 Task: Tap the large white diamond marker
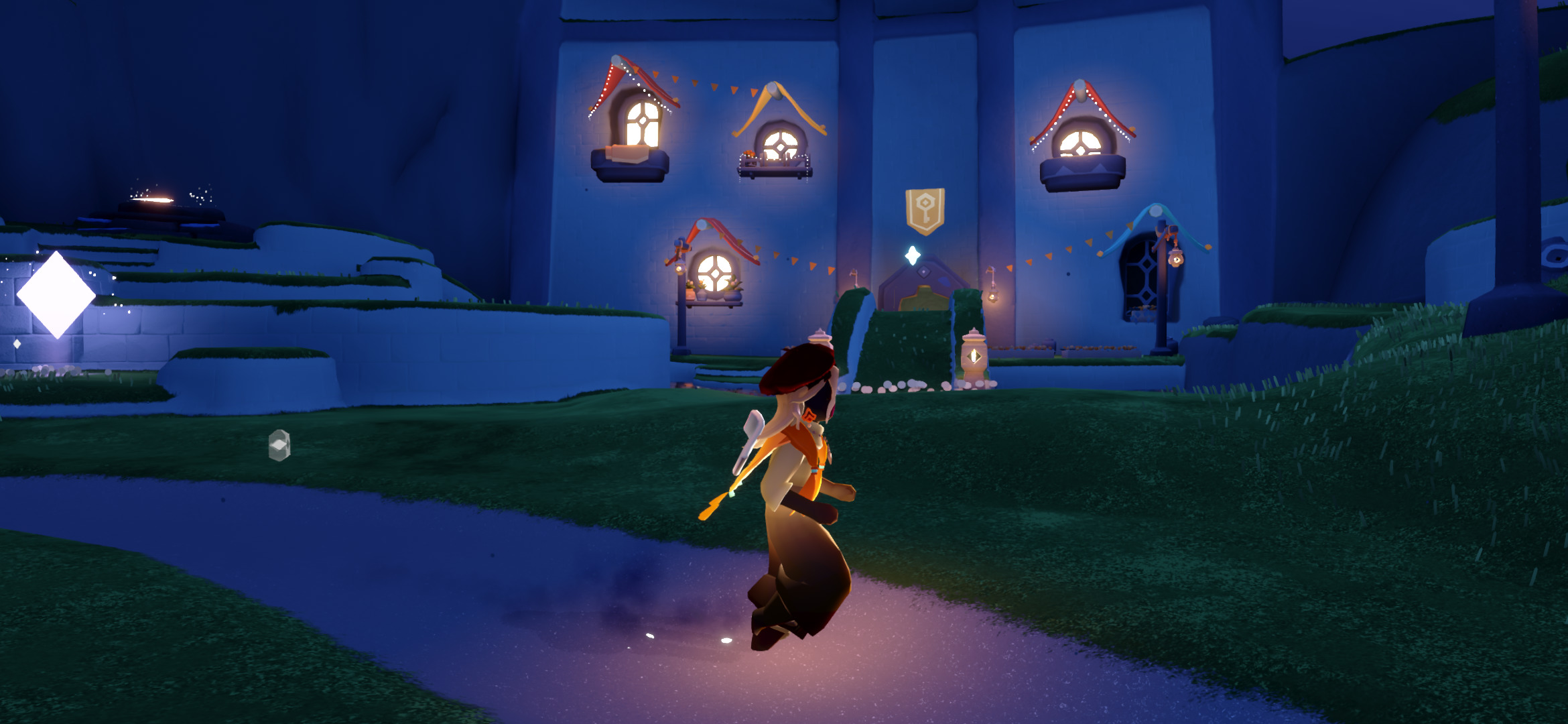coord(56,295)
